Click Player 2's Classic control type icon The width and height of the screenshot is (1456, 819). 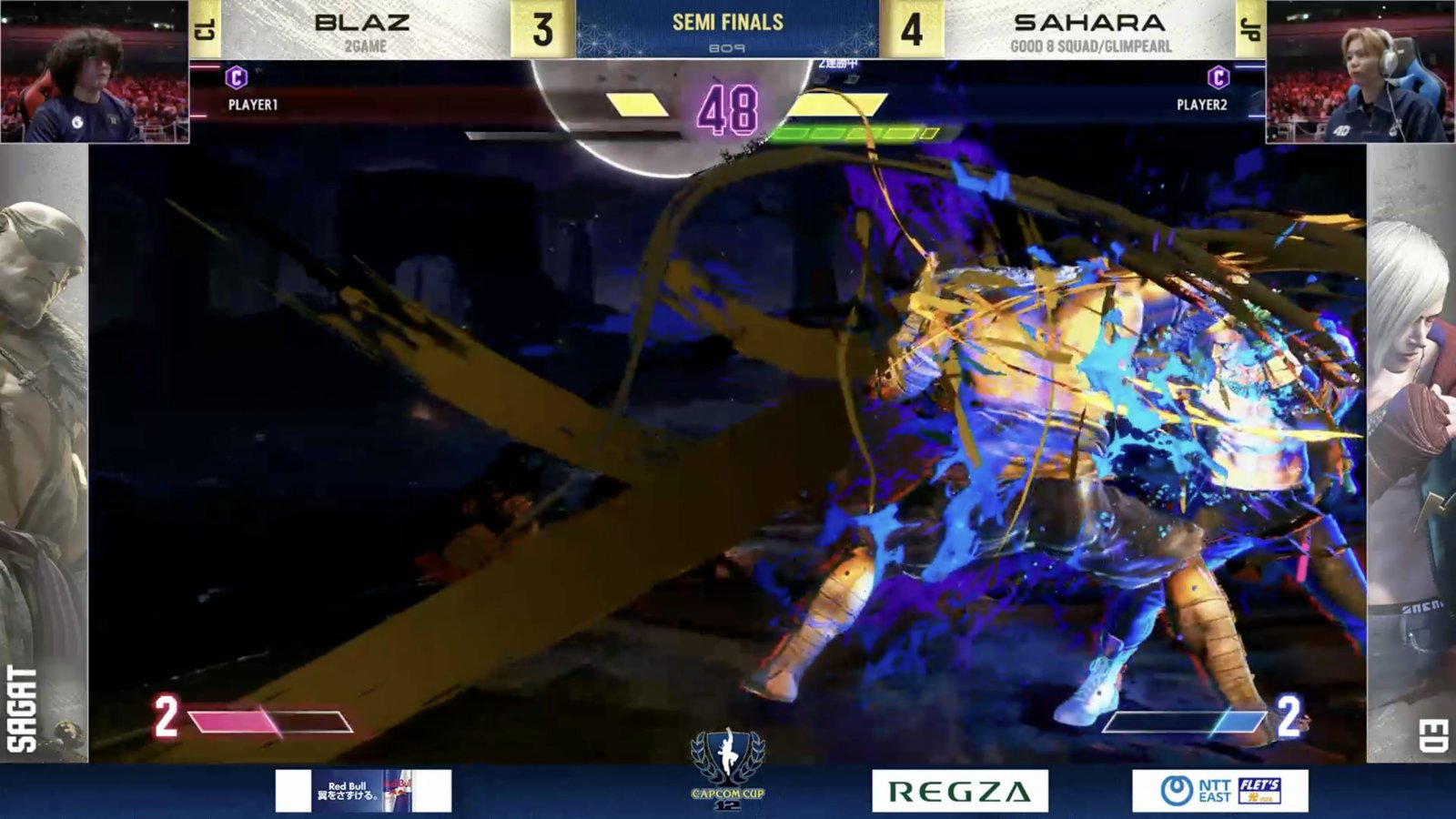tap(1218, 77)
